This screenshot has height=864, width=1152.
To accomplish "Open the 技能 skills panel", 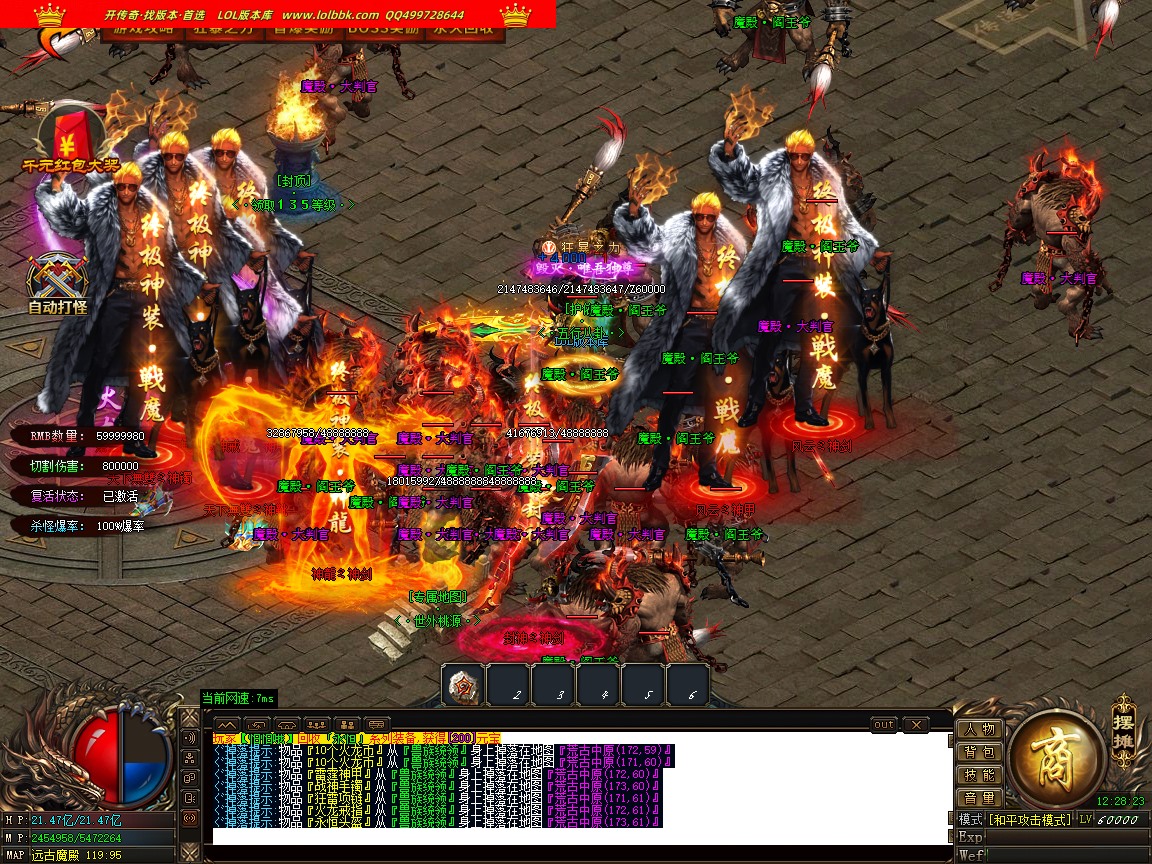I will (x=980, y=775).
